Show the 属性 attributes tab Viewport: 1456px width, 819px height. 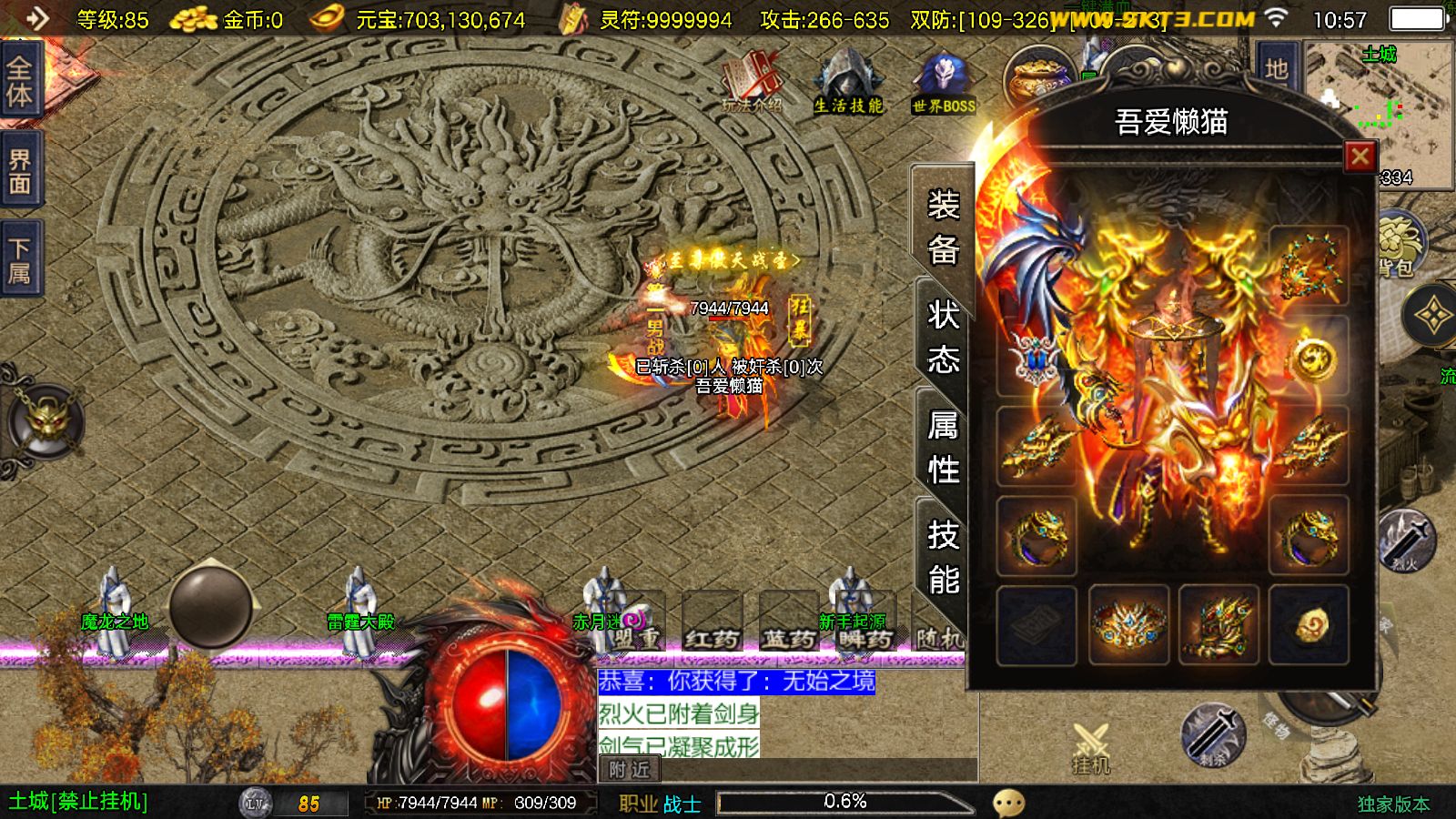(943, 448)
